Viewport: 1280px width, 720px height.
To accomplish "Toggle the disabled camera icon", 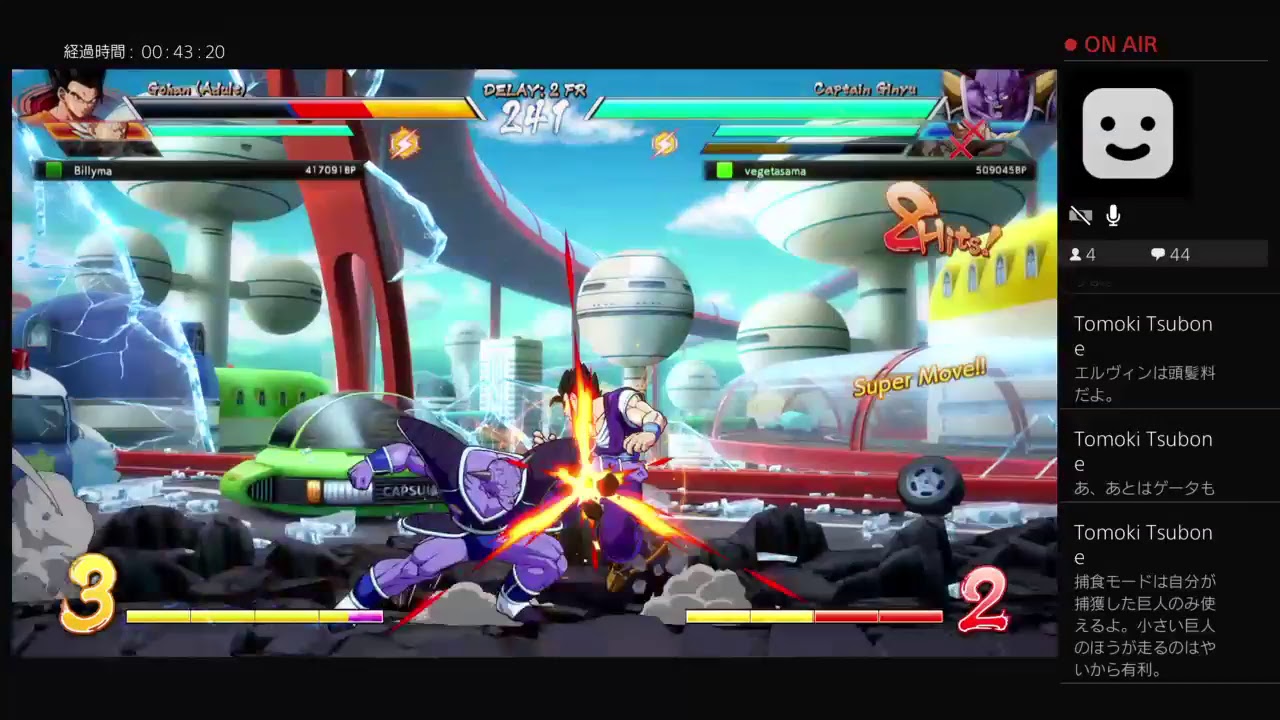I will 1080,215.
